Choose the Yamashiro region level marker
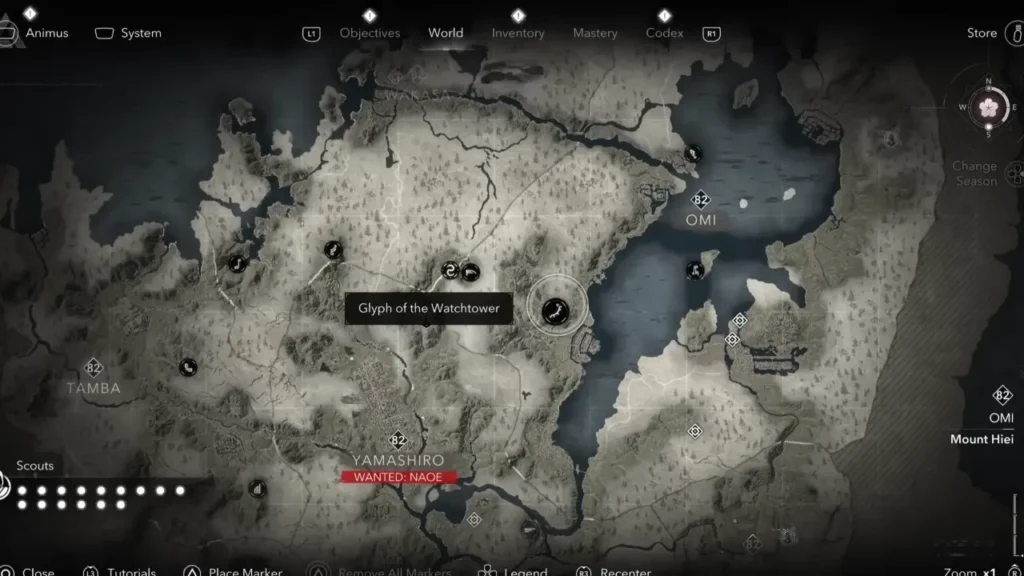The image size is (1024, 576). point(398,440)
